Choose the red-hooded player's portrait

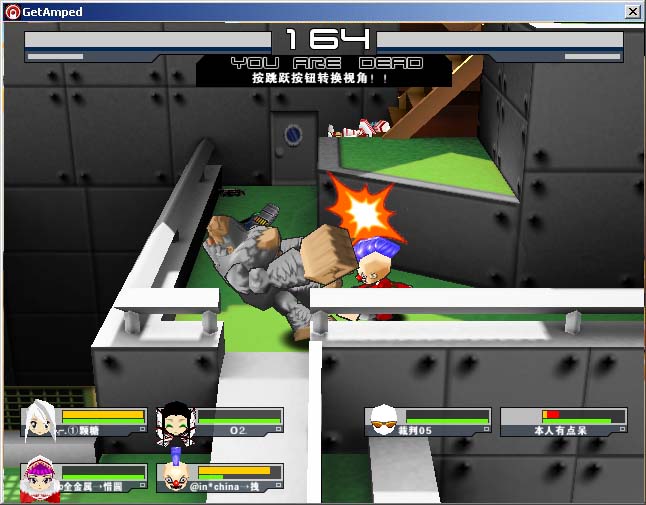(40, 475)
